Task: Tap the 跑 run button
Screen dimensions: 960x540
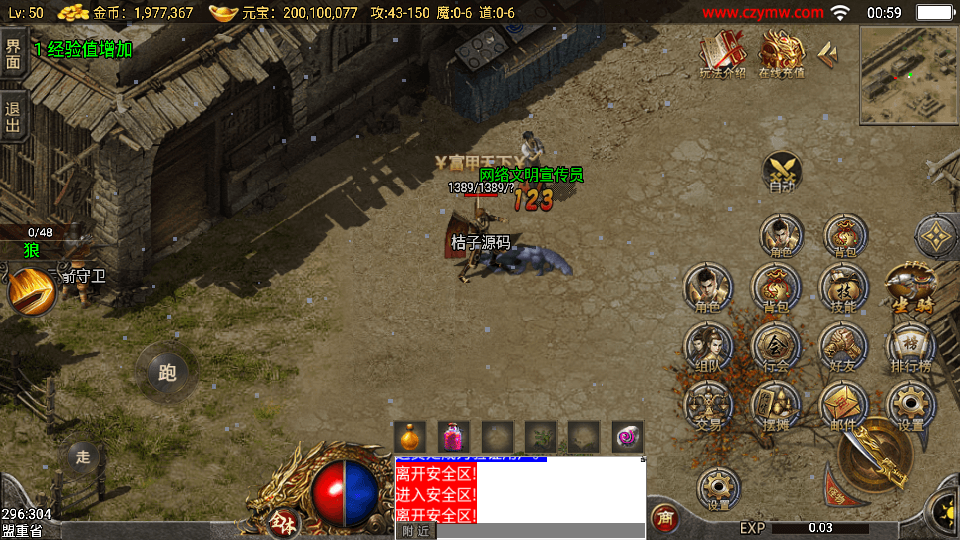Action: (166, 372)
